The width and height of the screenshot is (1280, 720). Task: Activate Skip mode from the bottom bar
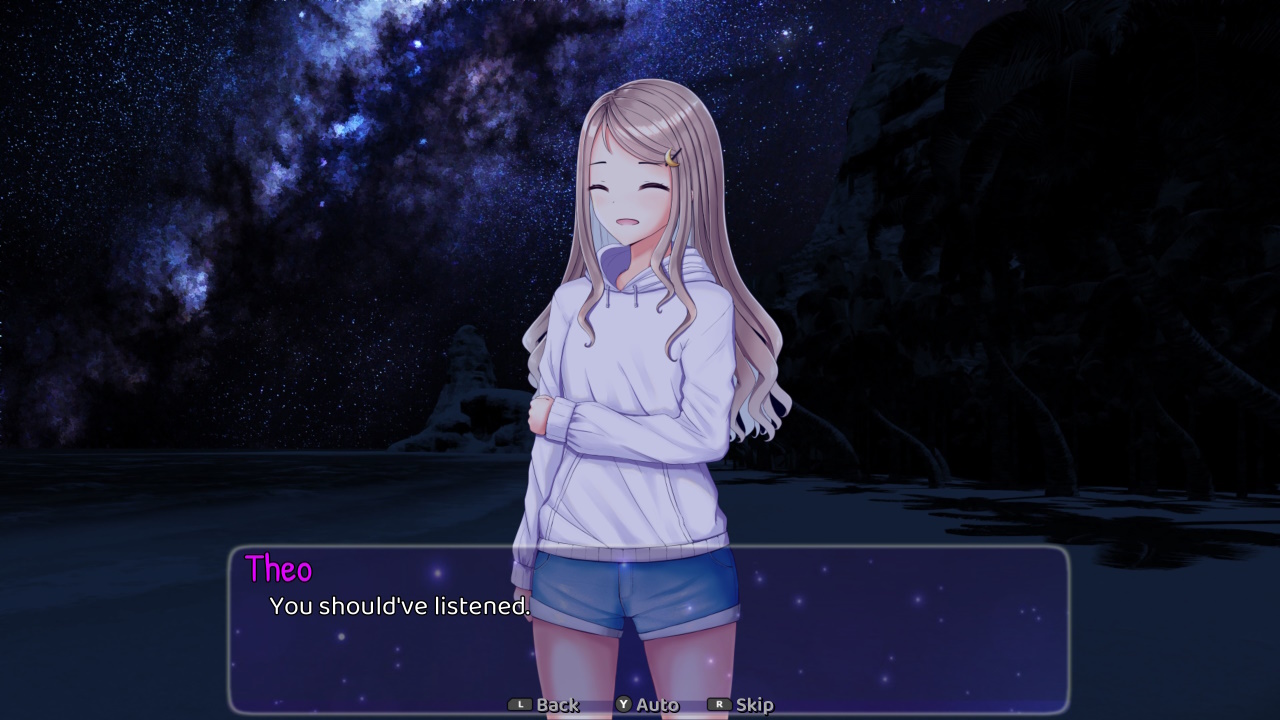click(754, 704)
